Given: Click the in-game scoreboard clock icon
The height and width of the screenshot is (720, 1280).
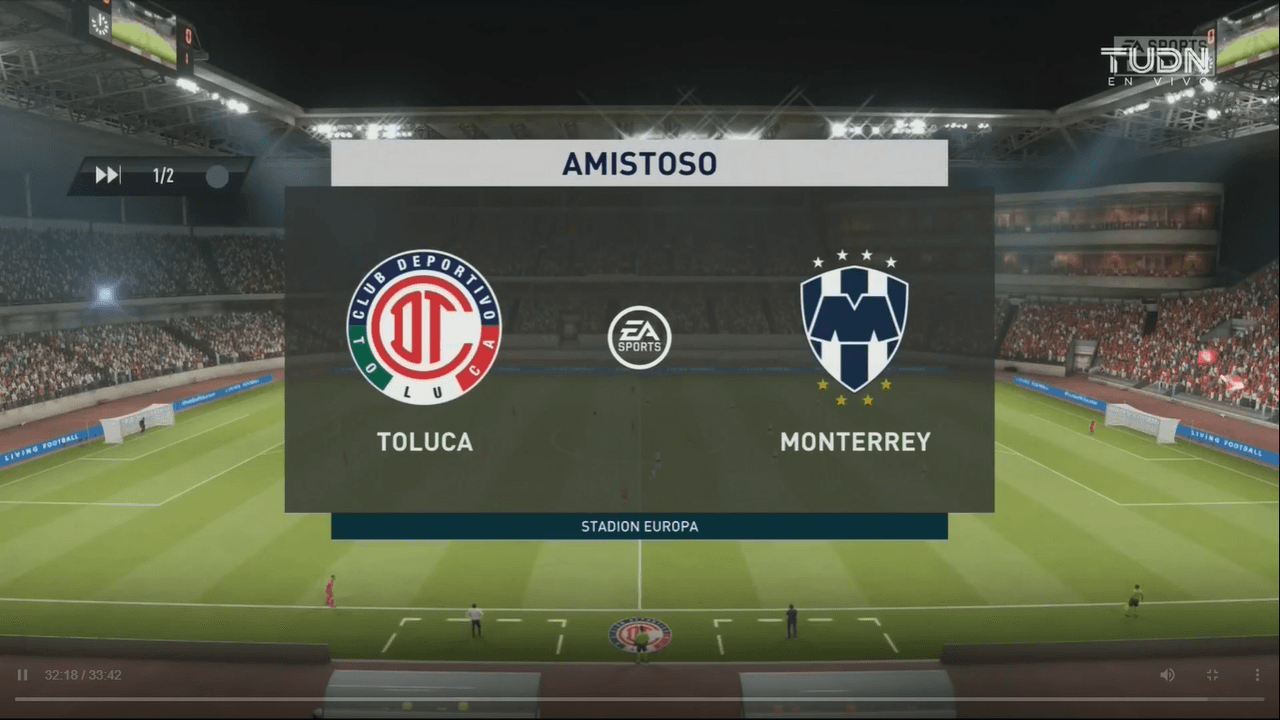Looking at the screenshot, I should 100,25.
